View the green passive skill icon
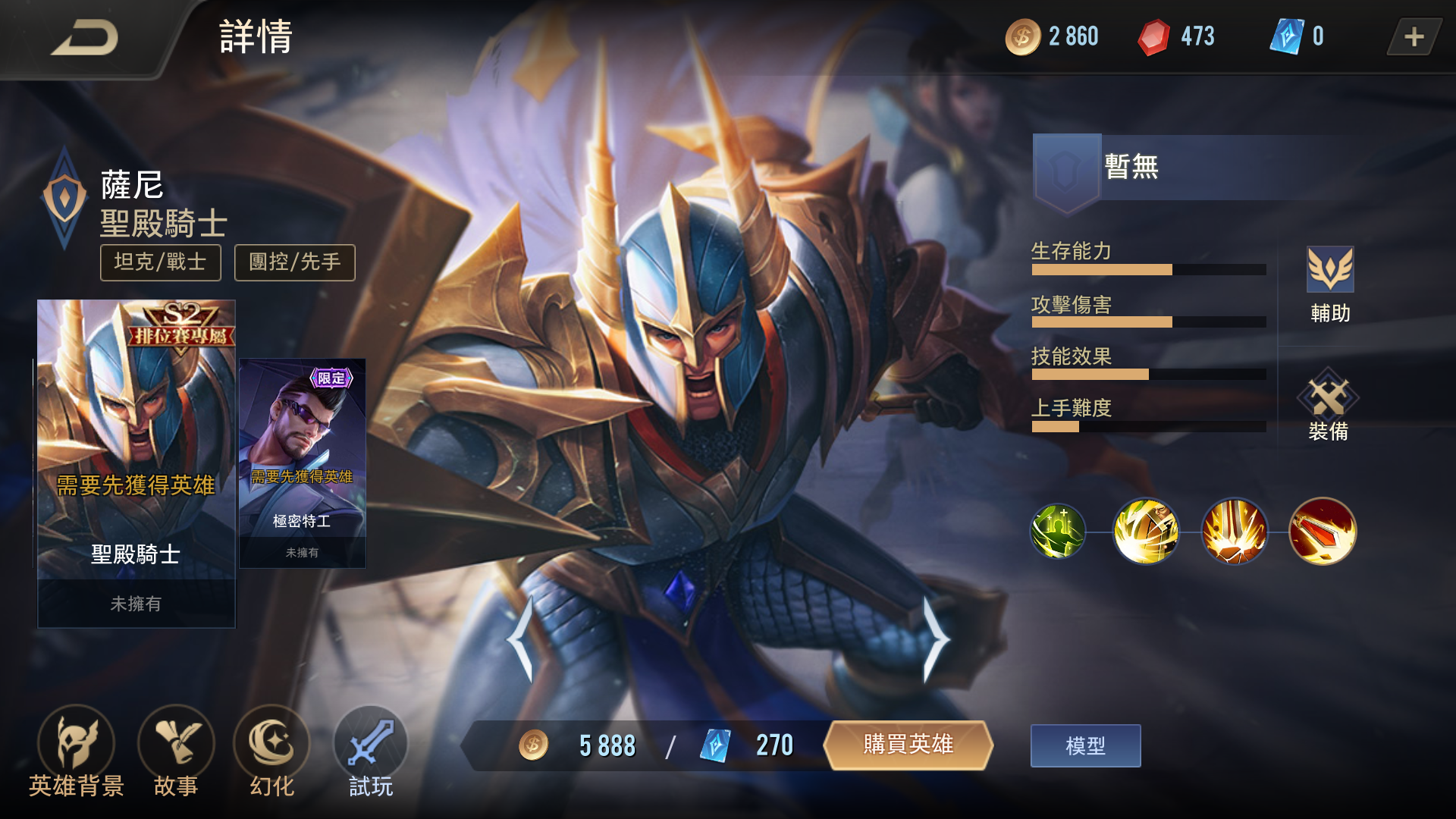 [1058, 532]
